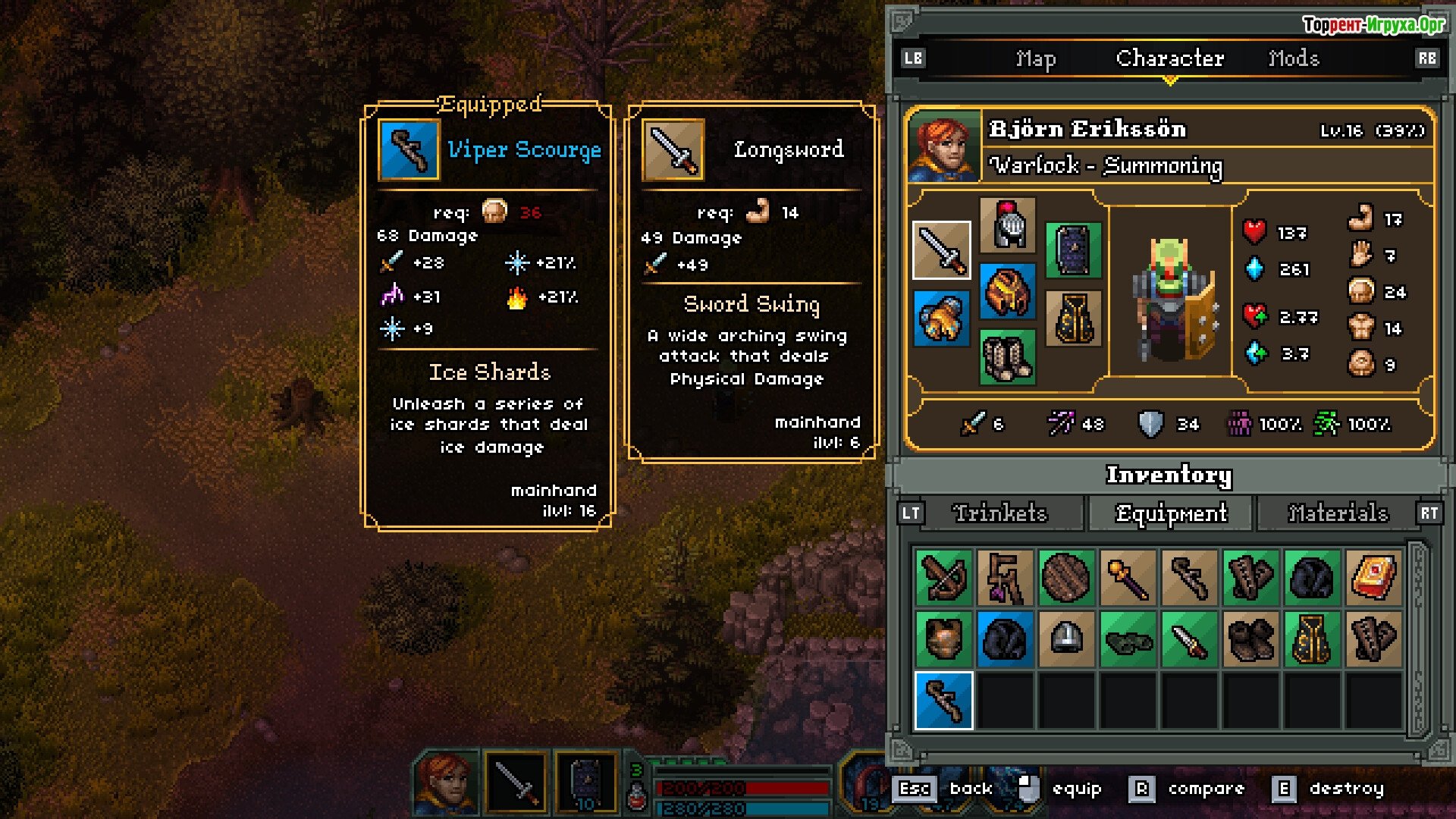Image resolution: width=1456 pixels, height=819 pixels.
Task: Choose the equipped orange chest armor
Action: 1007,291
